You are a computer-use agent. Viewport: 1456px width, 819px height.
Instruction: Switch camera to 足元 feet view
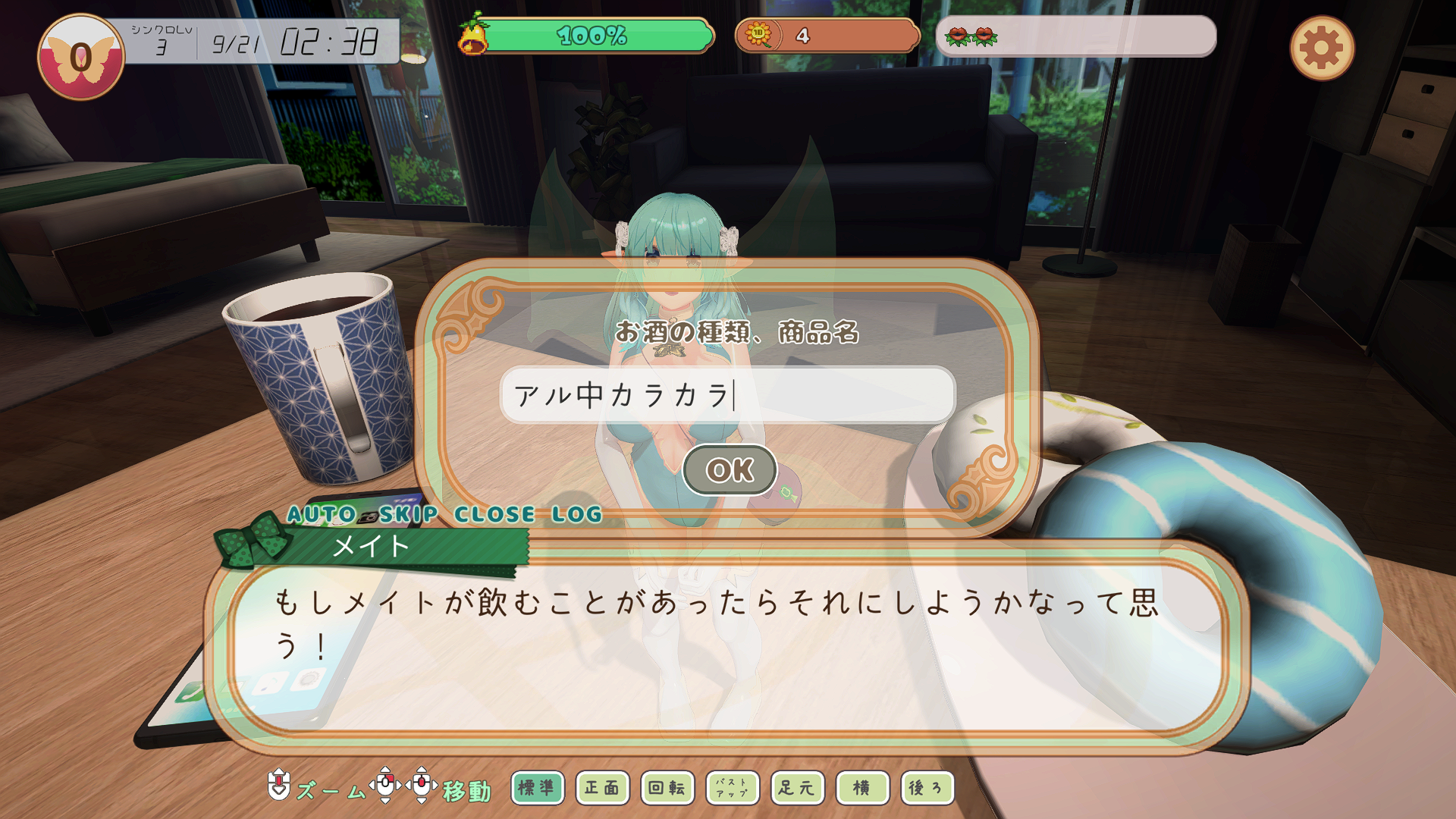click(x=797, y=788)
